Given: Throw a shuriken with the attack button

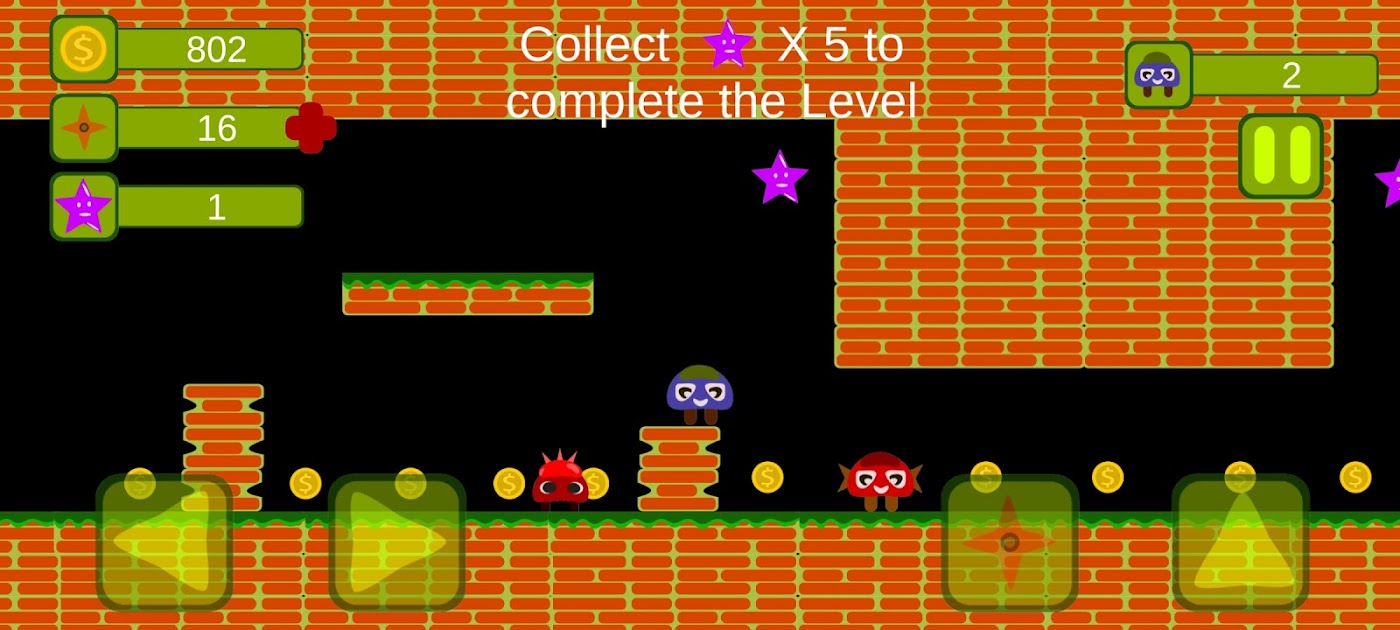Looking at the screenshot, I should [x=1009, y=542].
